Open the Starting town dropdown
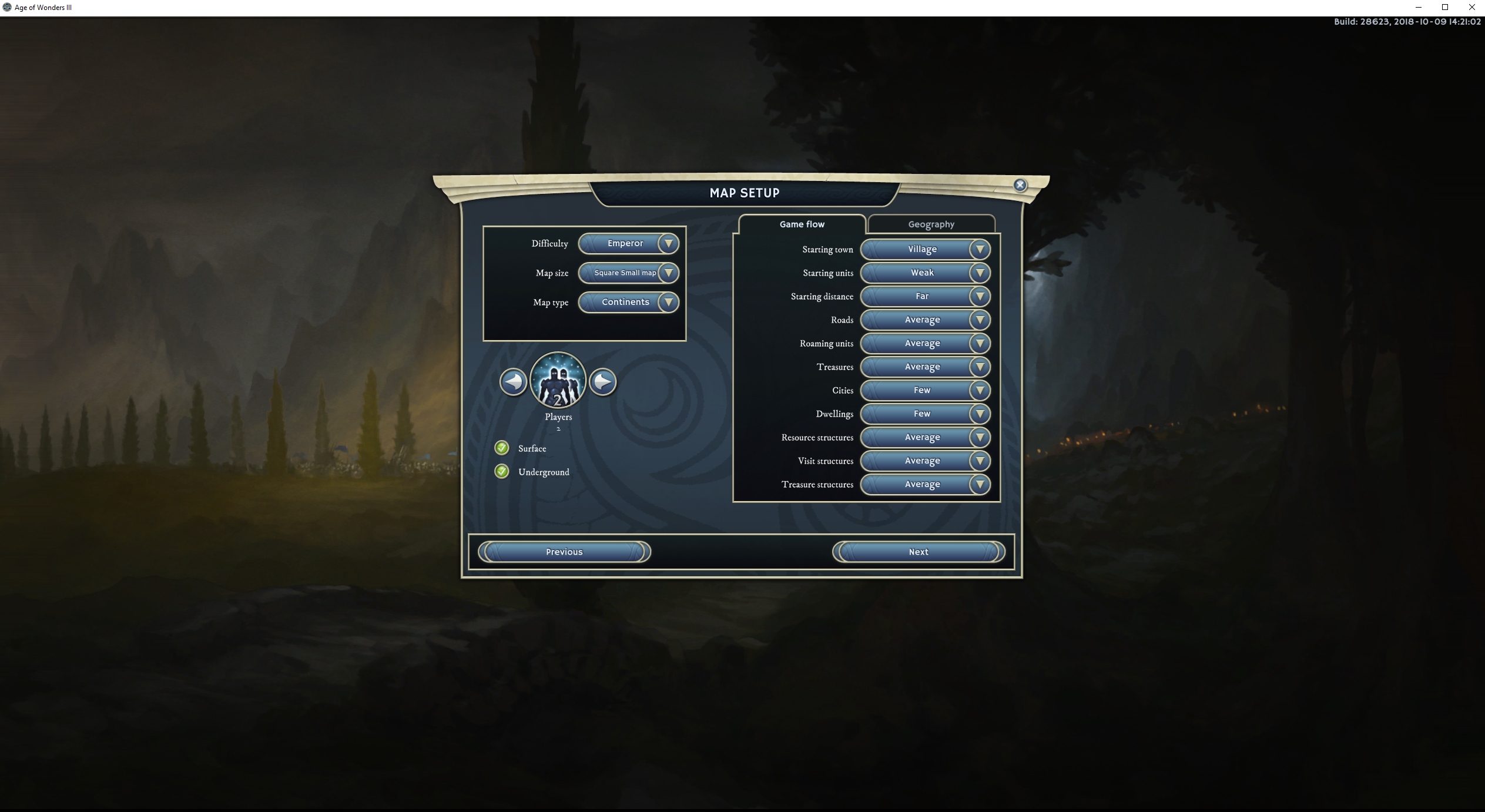Image resolution: width=1485 pixels, height=812 pixels. 925,249
